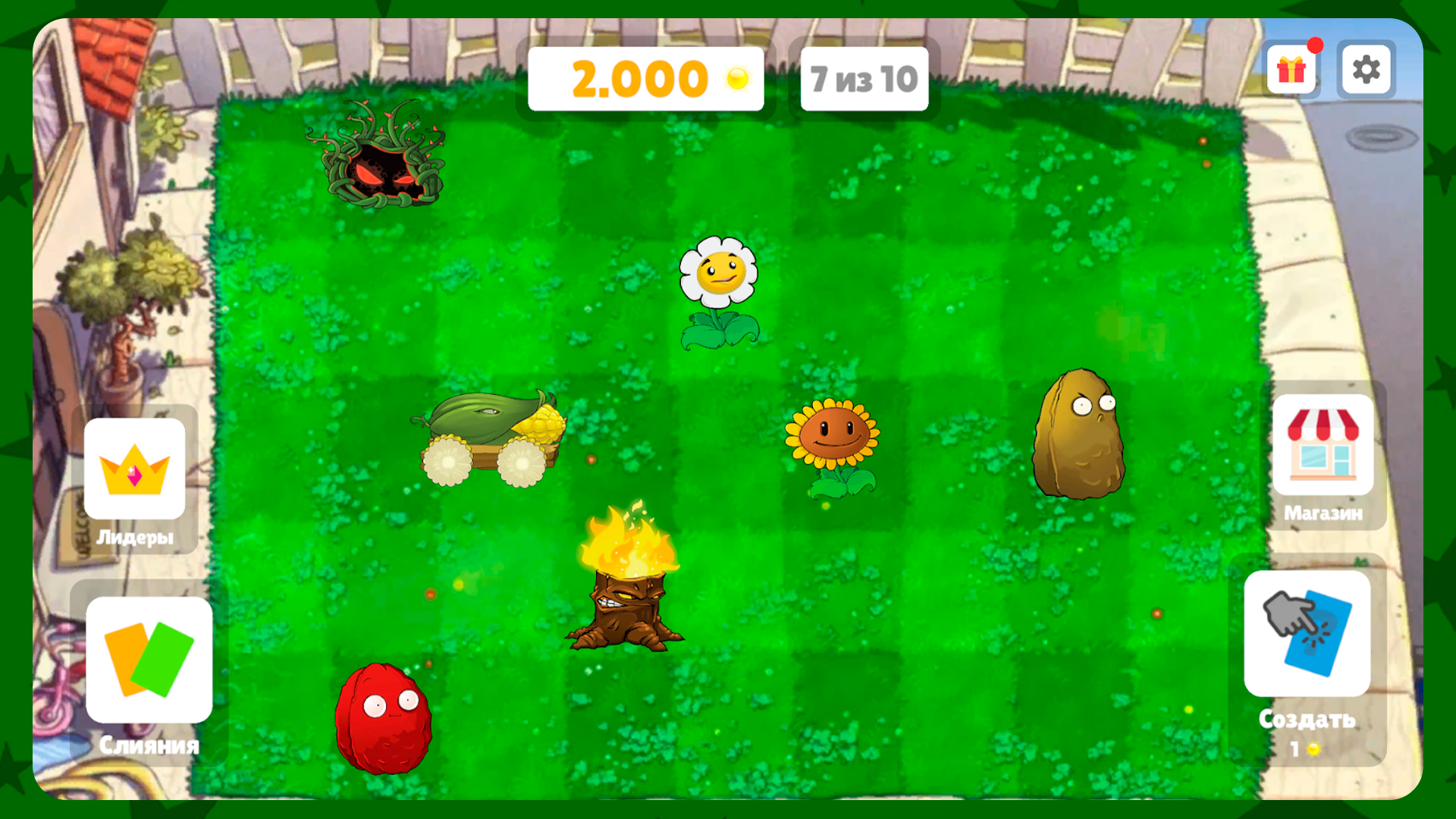Open the gift rewards icon
Image resolution: width=1456 pixels, height=819 pixels.
tap(1293, 70)
